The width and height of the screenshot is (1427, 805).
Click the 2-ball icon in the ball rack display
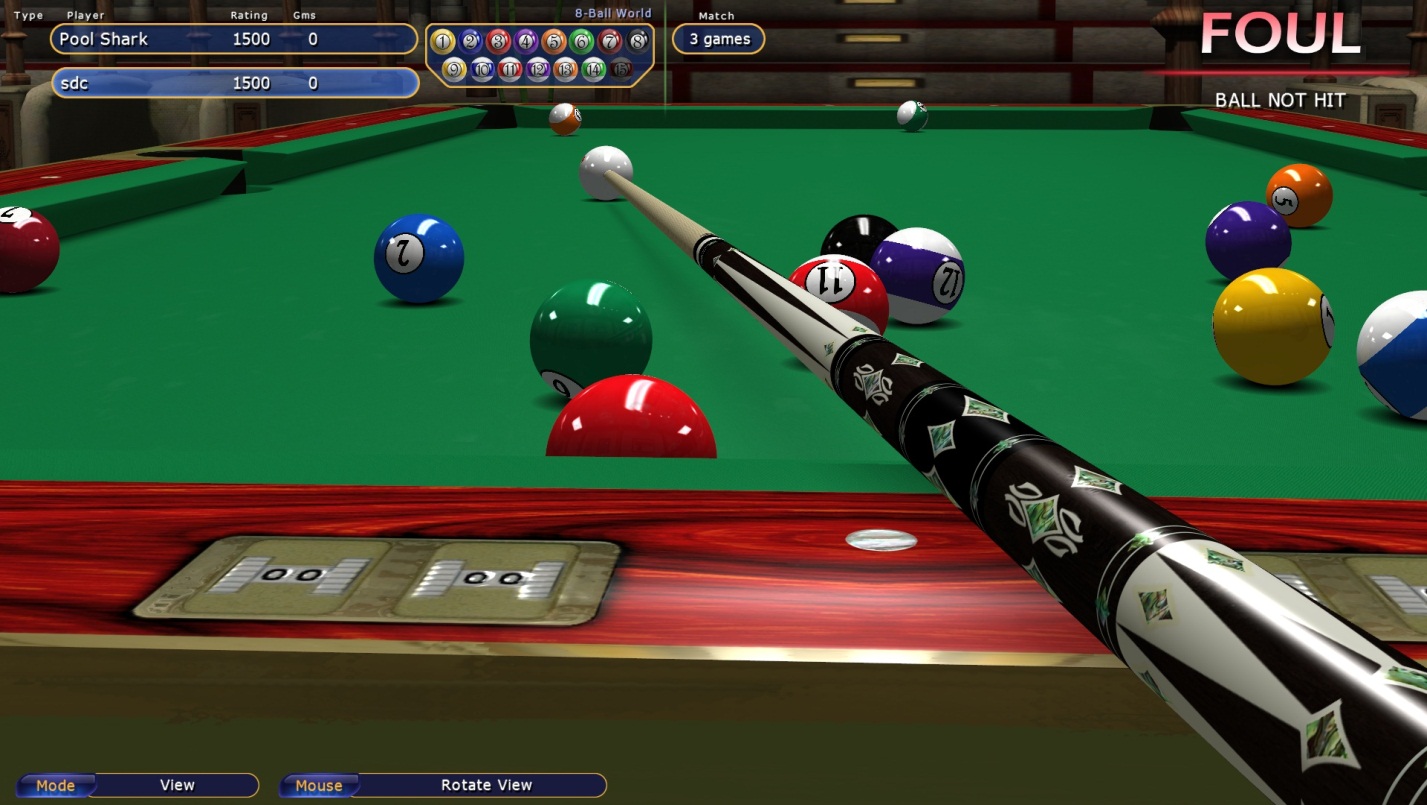coord(470,40)
